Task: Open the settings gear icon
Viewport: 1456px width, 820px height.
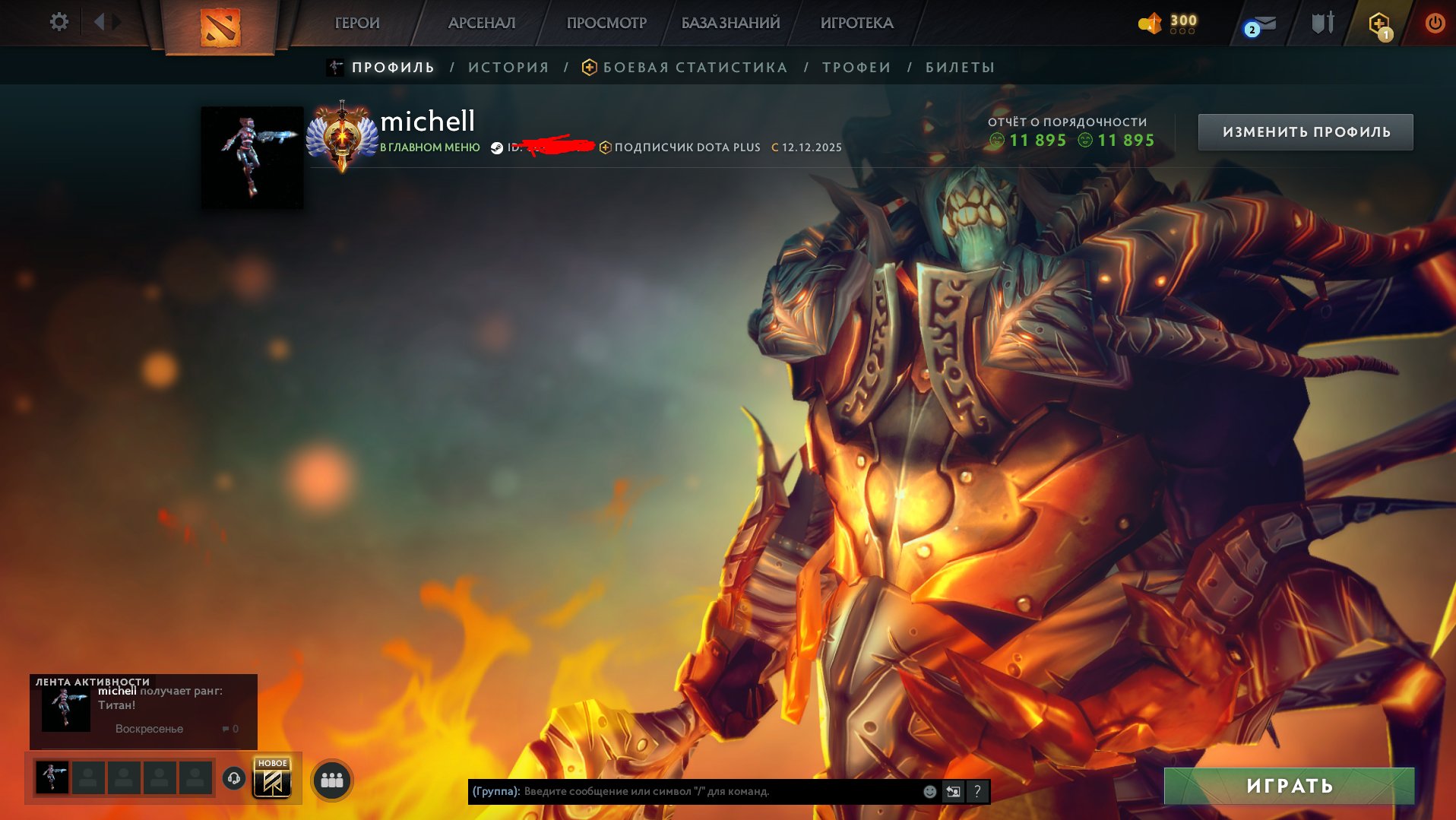Action: tap(59, 22)
